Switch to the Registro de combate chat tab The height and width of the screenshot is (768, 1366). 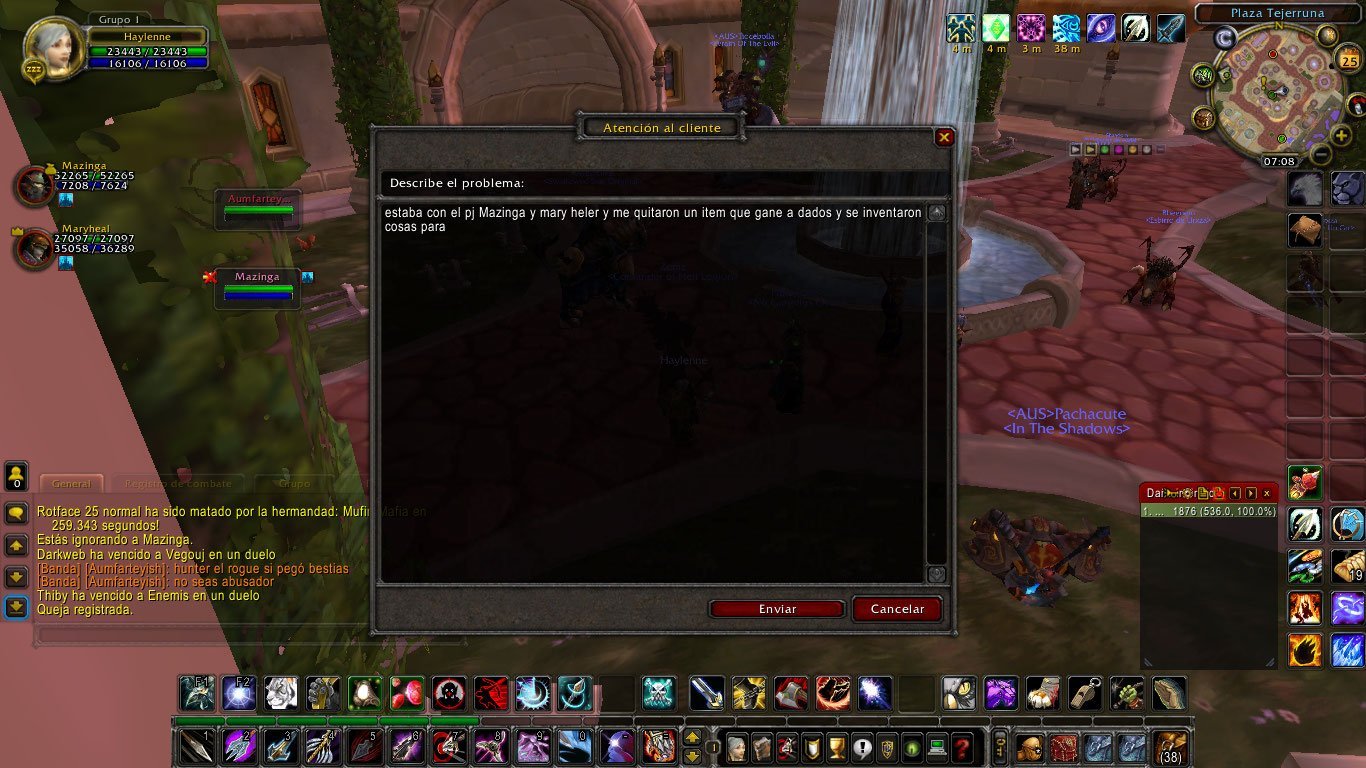[180, 483]
